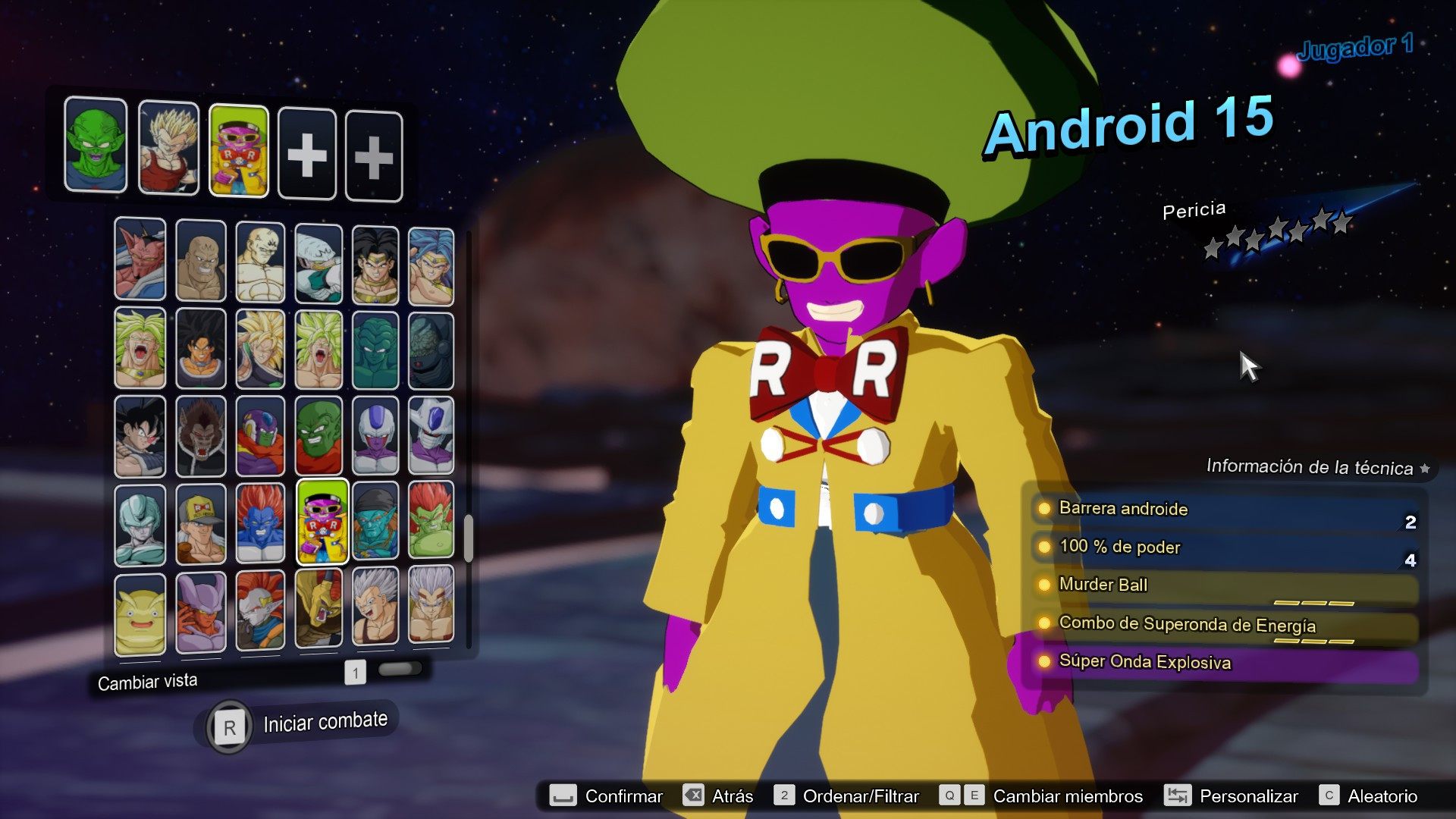This screenshot has width=1456, height=819.
Task: Click the R icon for Iniciar combate
Action: [x=229, y=726]
